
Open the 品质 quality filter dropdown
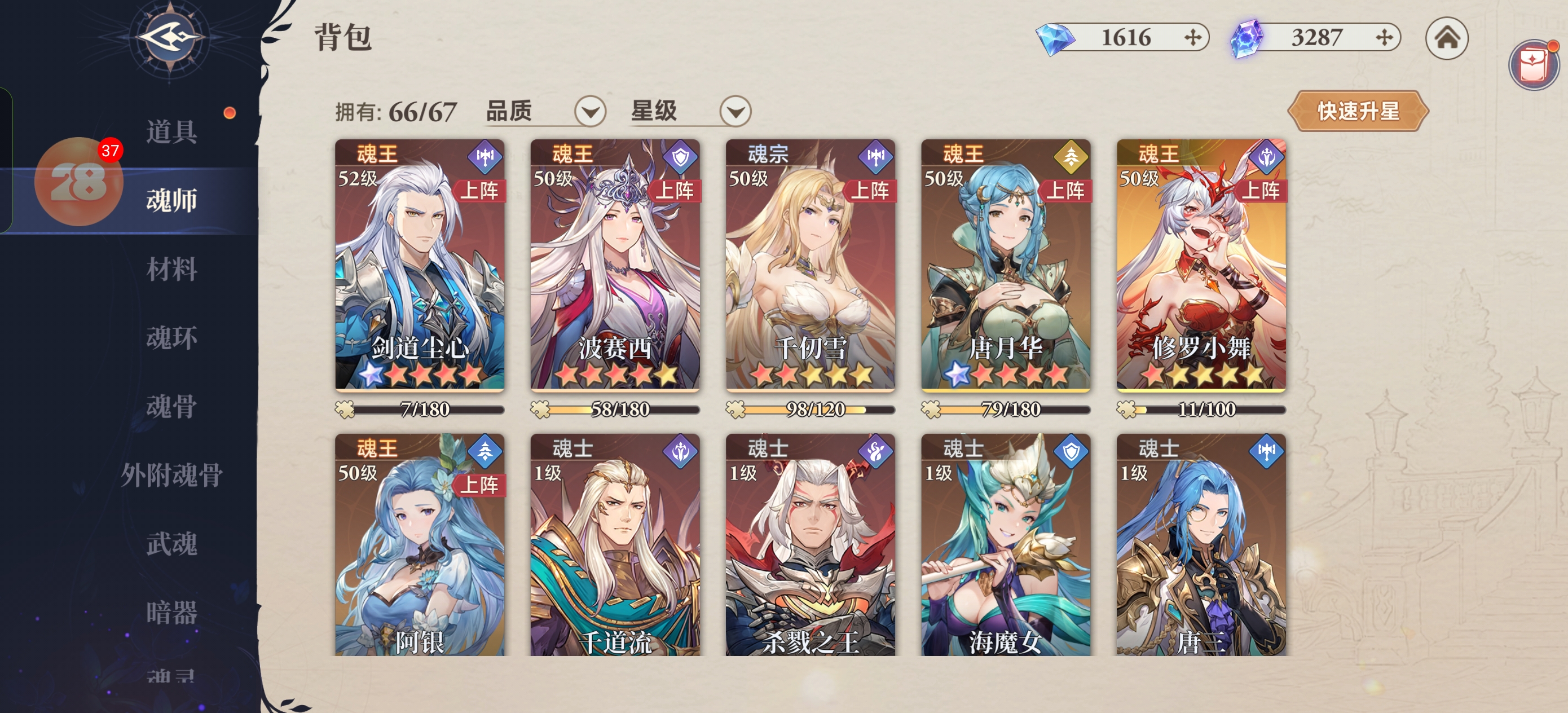point(590,112)
